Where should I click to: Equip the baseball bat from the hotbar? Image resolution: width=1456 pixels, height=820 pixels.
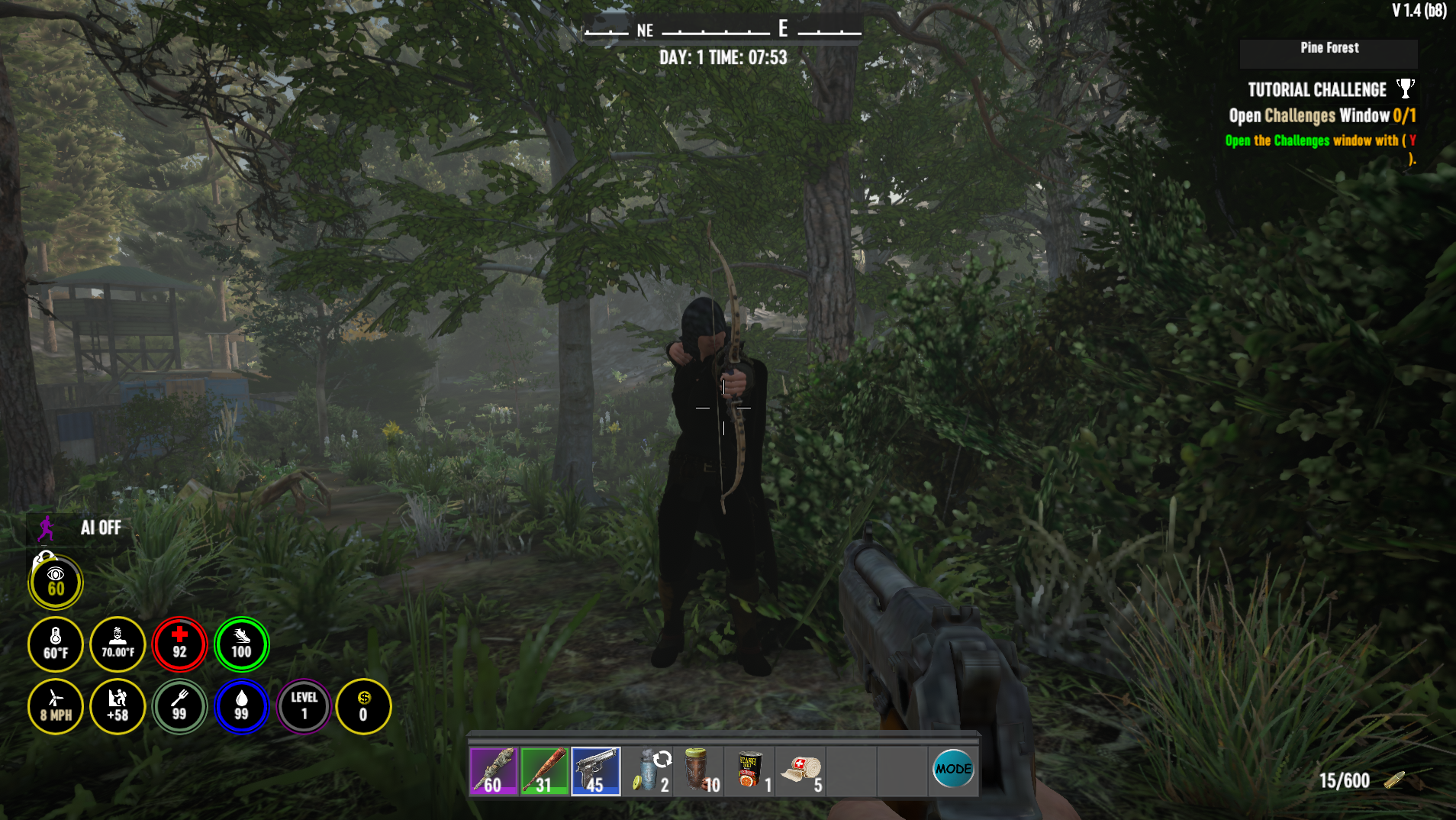(x=544, y=771)
